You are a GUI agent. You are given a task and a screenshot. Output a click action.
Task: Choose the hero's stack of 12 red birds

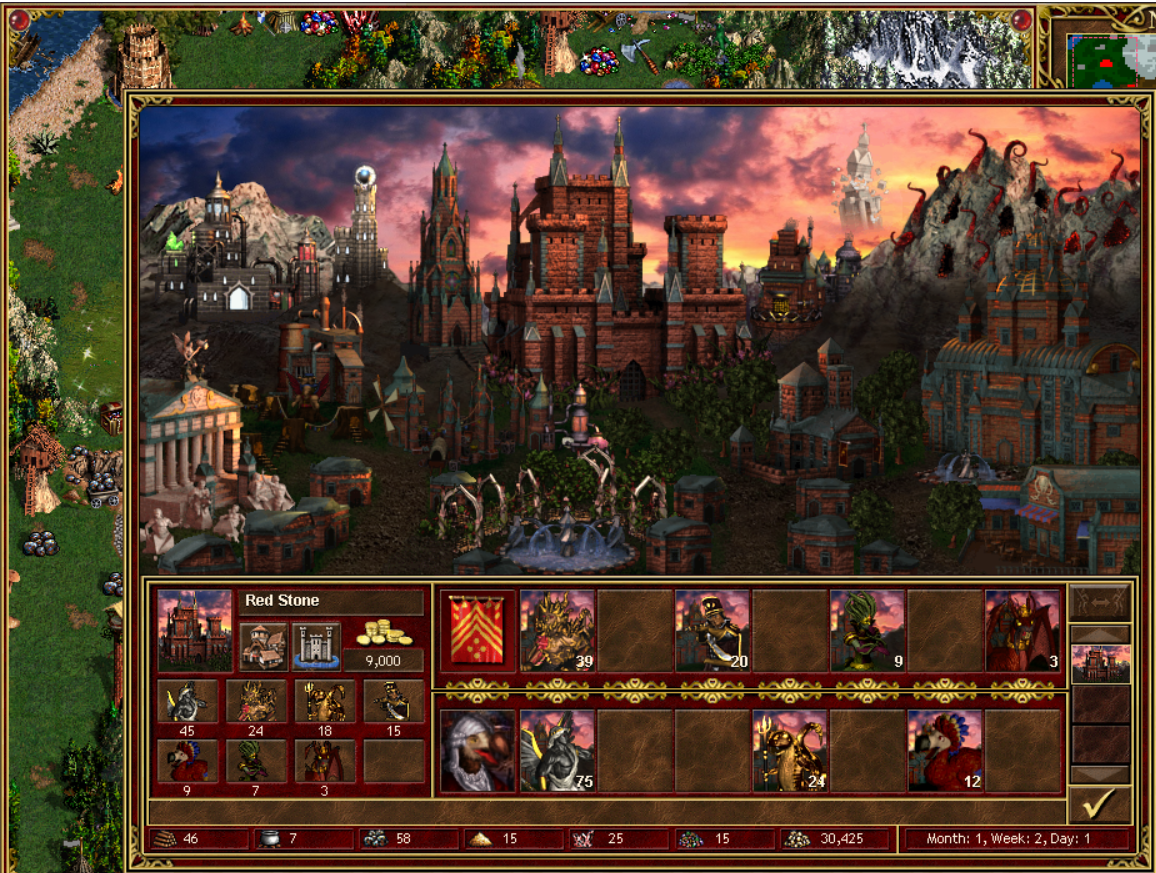(945, 750)
